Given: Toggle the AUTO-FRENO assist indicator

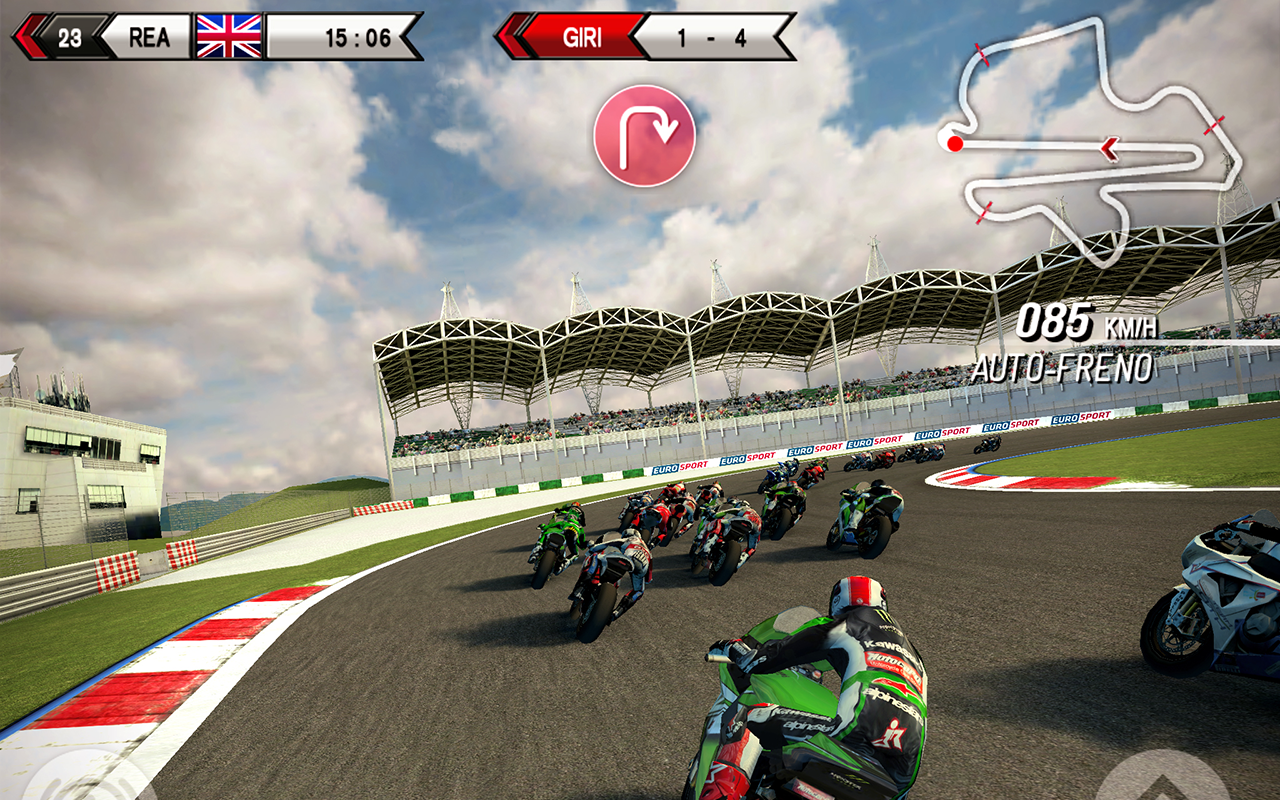Looking at the screenshot, I should pos(1063,368).
